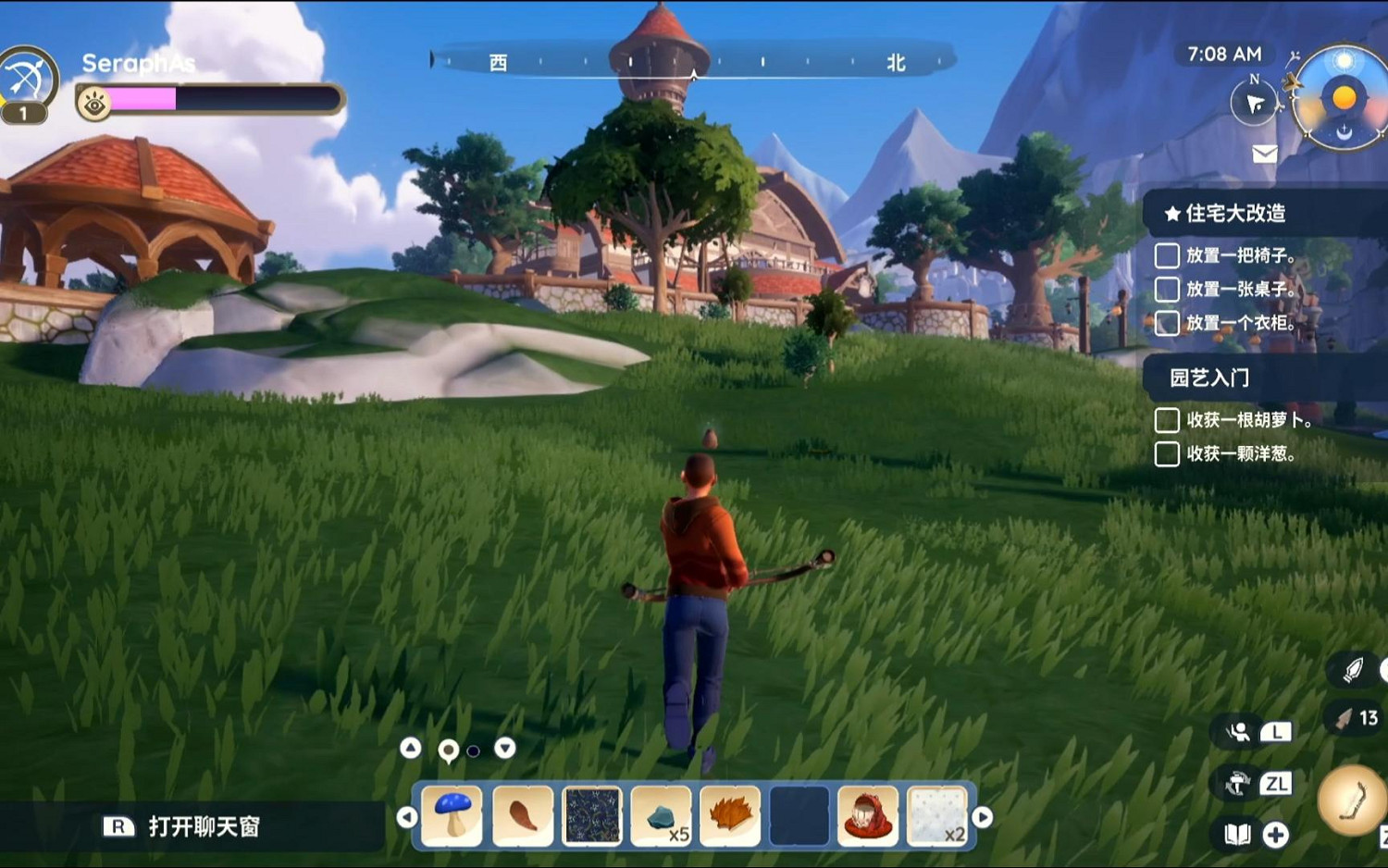The width and height of the screenshot is (1388, 868).
Task: Click the compass minimap button
Action: tap(1254, 103)
